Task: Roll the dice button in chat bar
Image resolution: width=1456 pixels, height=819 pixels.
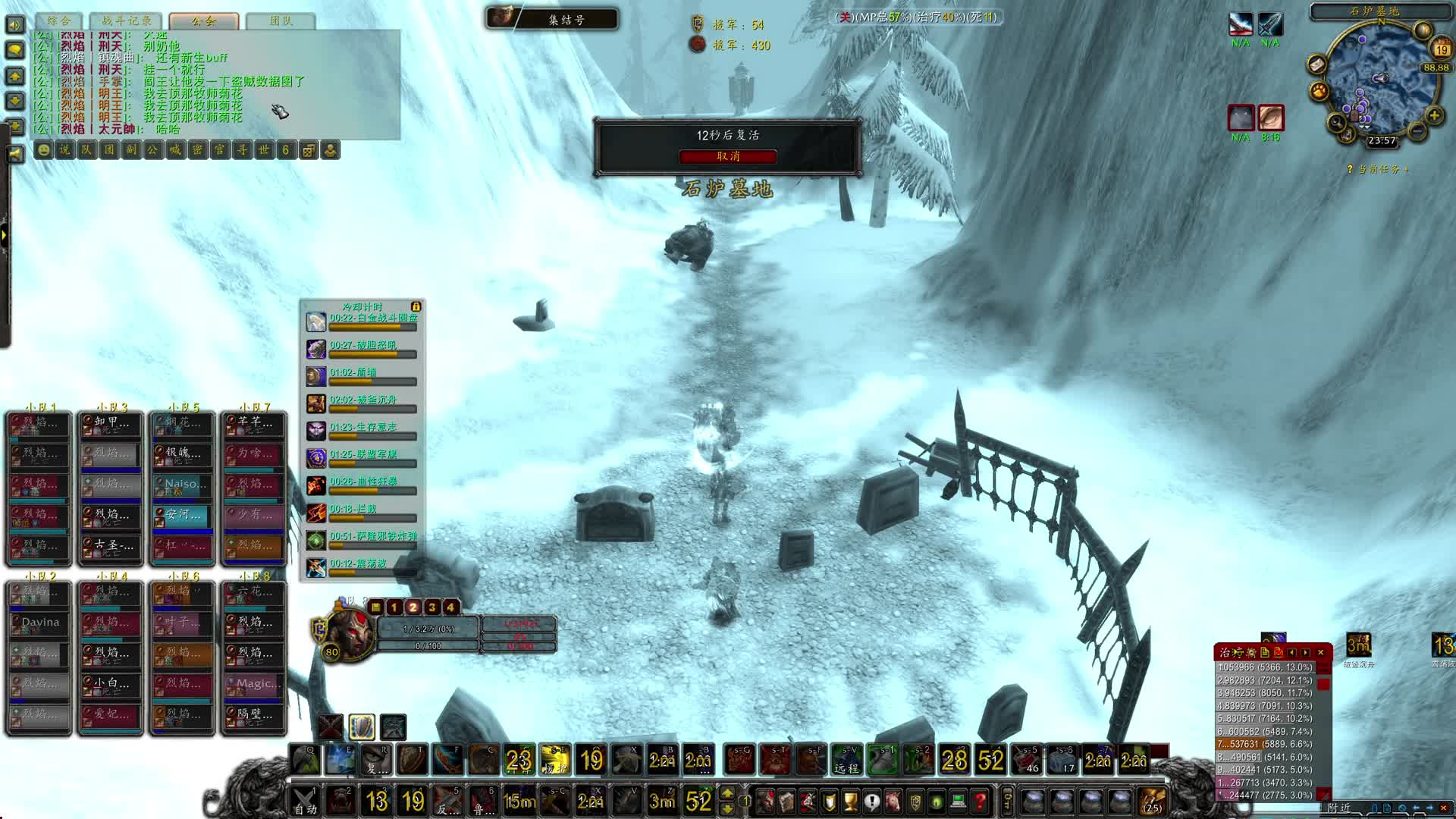Action: coord(308,150)
